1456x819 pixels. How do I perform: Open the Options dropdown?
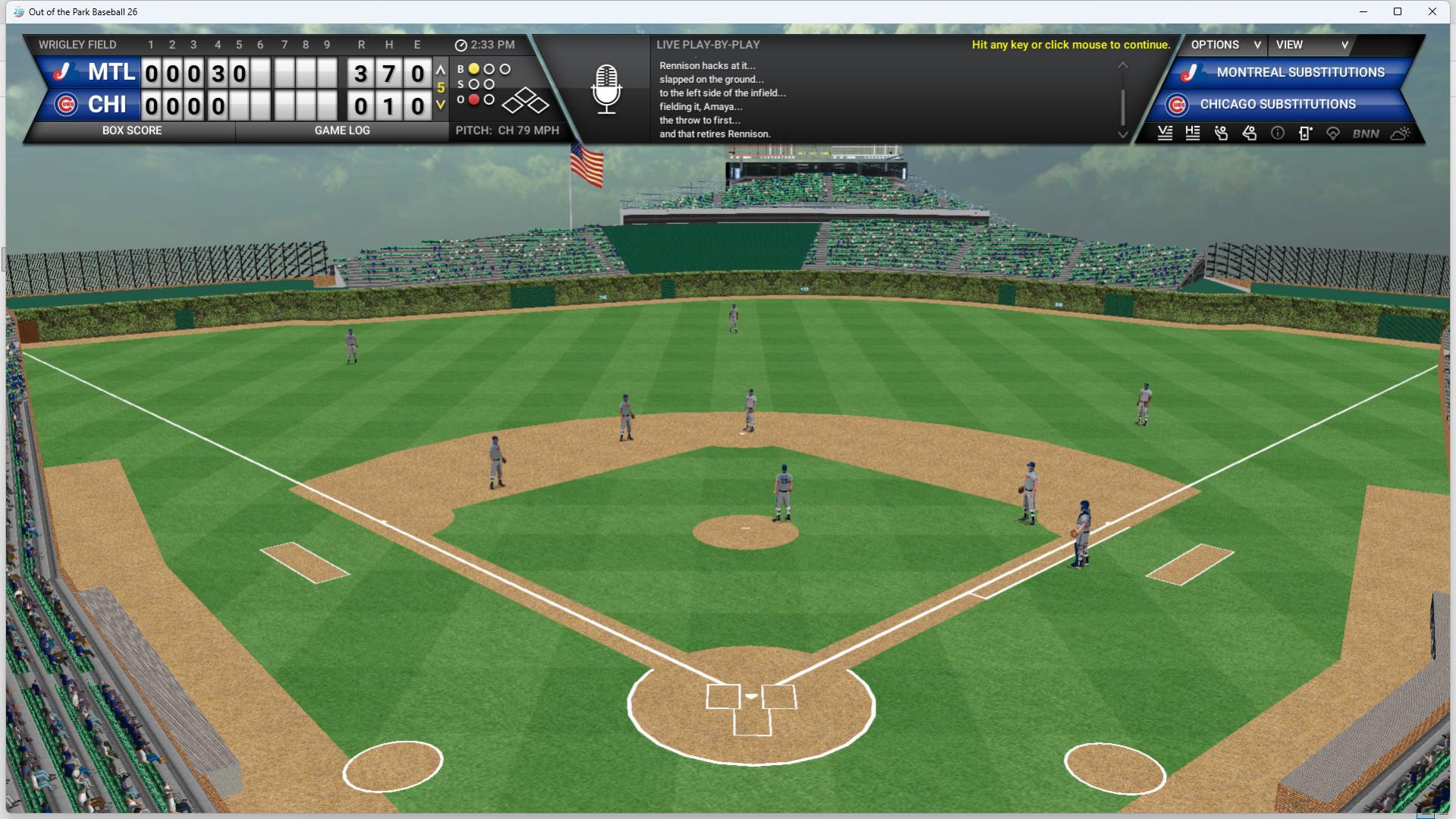(1224, 45)
